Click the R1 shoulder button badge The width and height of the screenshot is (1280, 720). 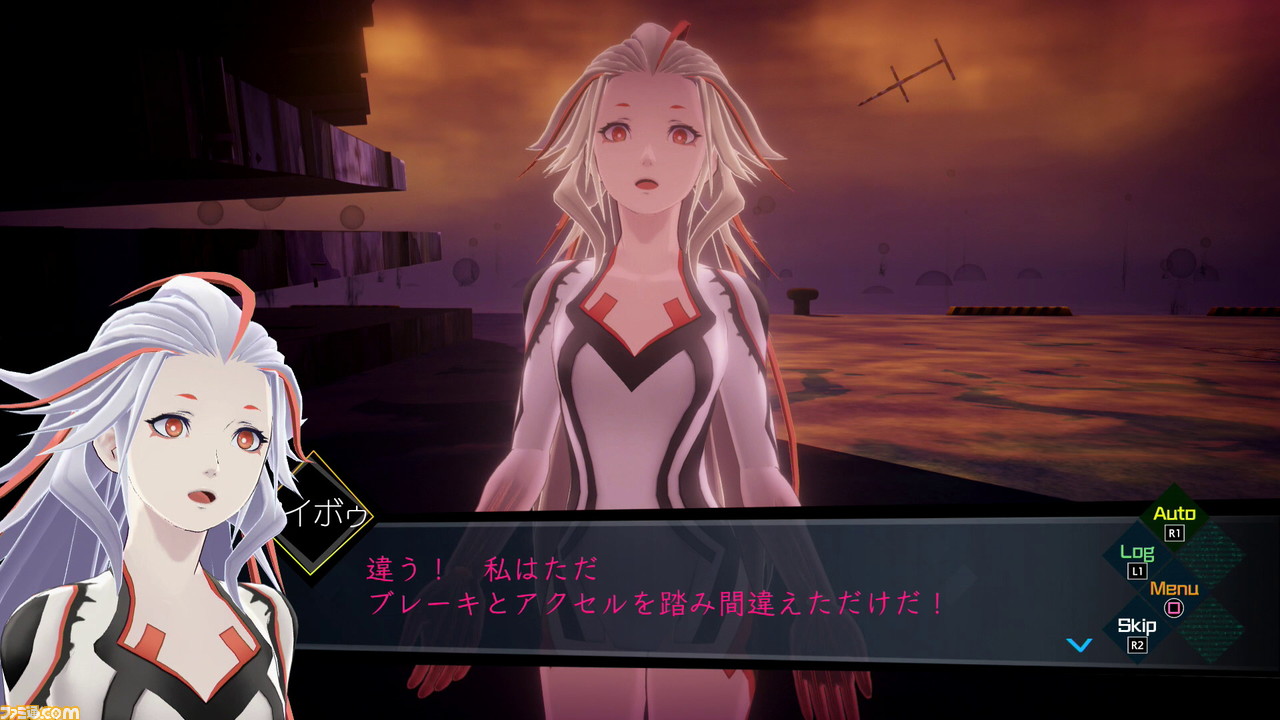(1175, 531)
